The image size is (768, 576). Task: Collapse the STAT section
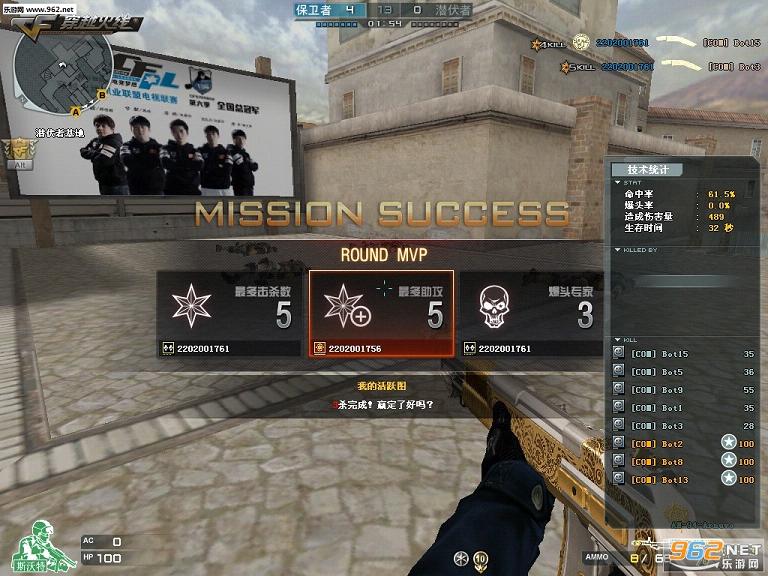point(617,182)
